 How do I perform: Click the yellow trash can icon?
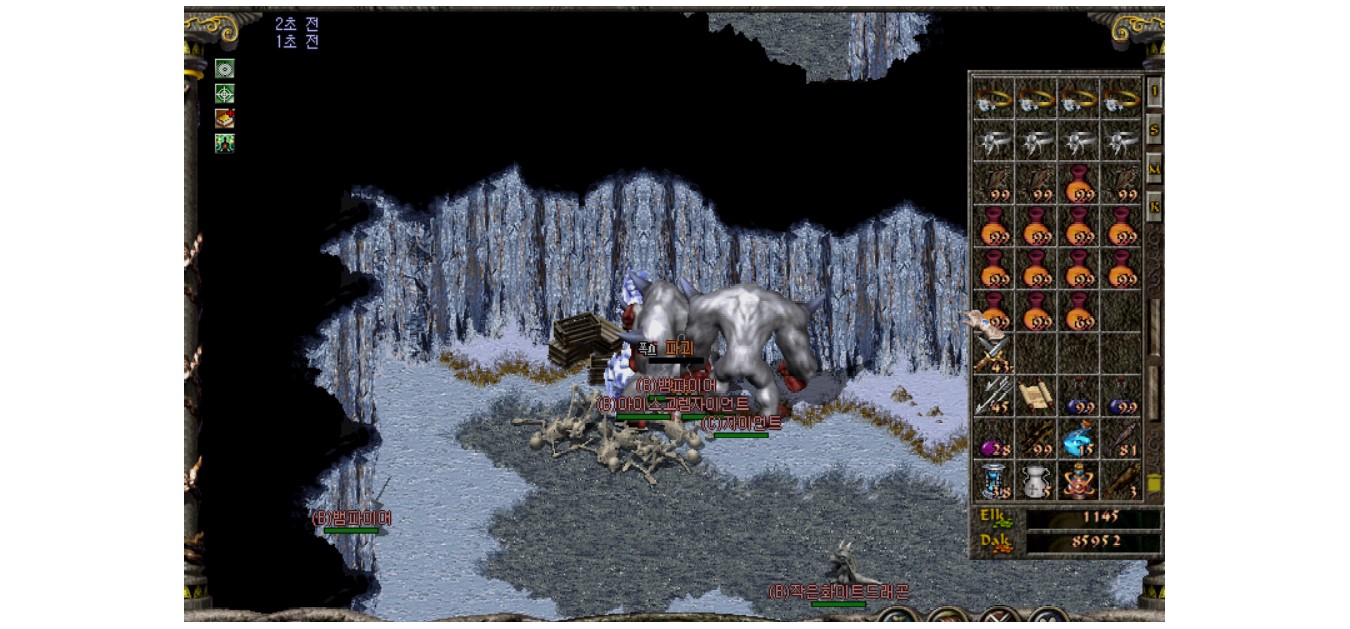(x=1154, y=483)
